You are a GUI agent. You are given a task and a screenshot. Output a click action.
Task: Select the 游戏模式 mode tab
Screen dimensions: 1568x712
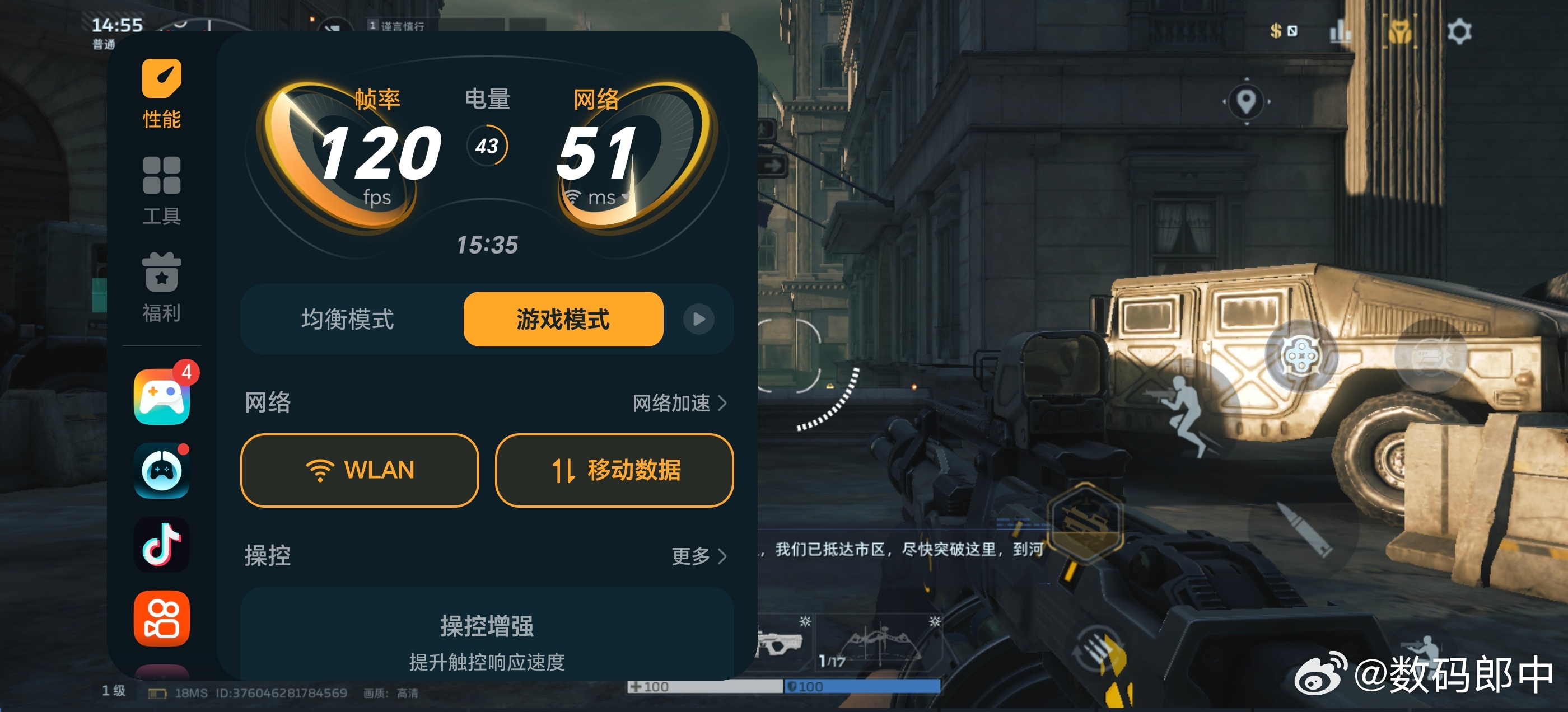tap(563, 319)
